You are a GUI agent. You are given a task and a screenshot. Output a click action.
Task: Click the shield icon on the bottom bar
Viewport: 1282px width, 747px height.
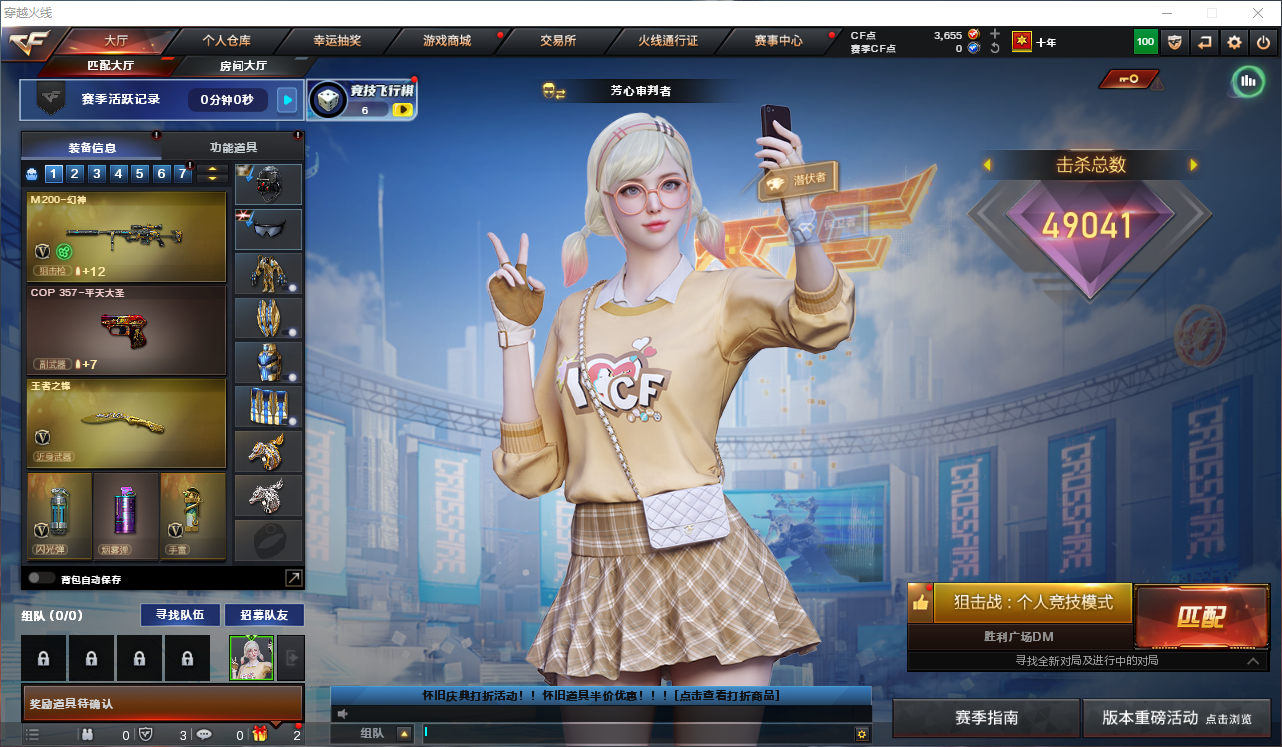[146, 733]
